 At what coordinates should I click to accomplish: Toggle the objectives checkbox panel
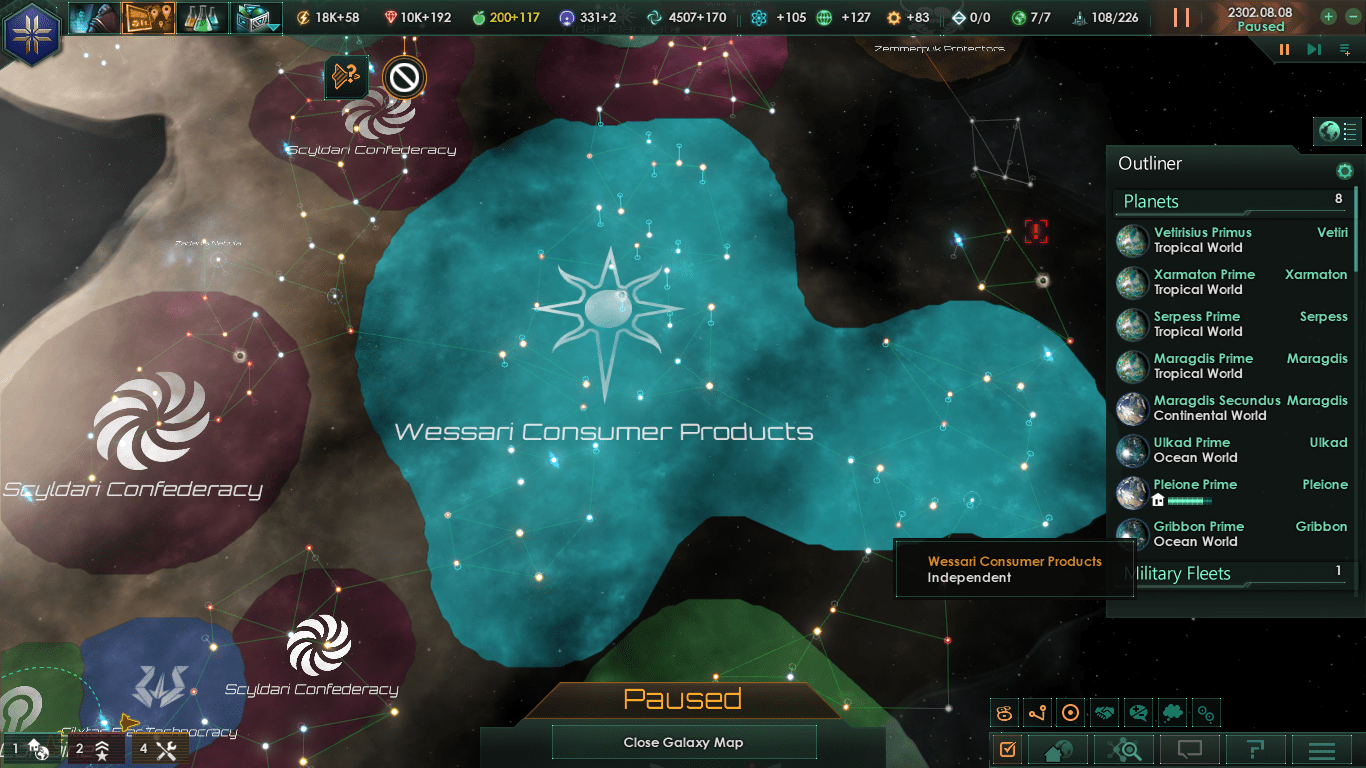pyautogui.click(x=1007, y=749)
